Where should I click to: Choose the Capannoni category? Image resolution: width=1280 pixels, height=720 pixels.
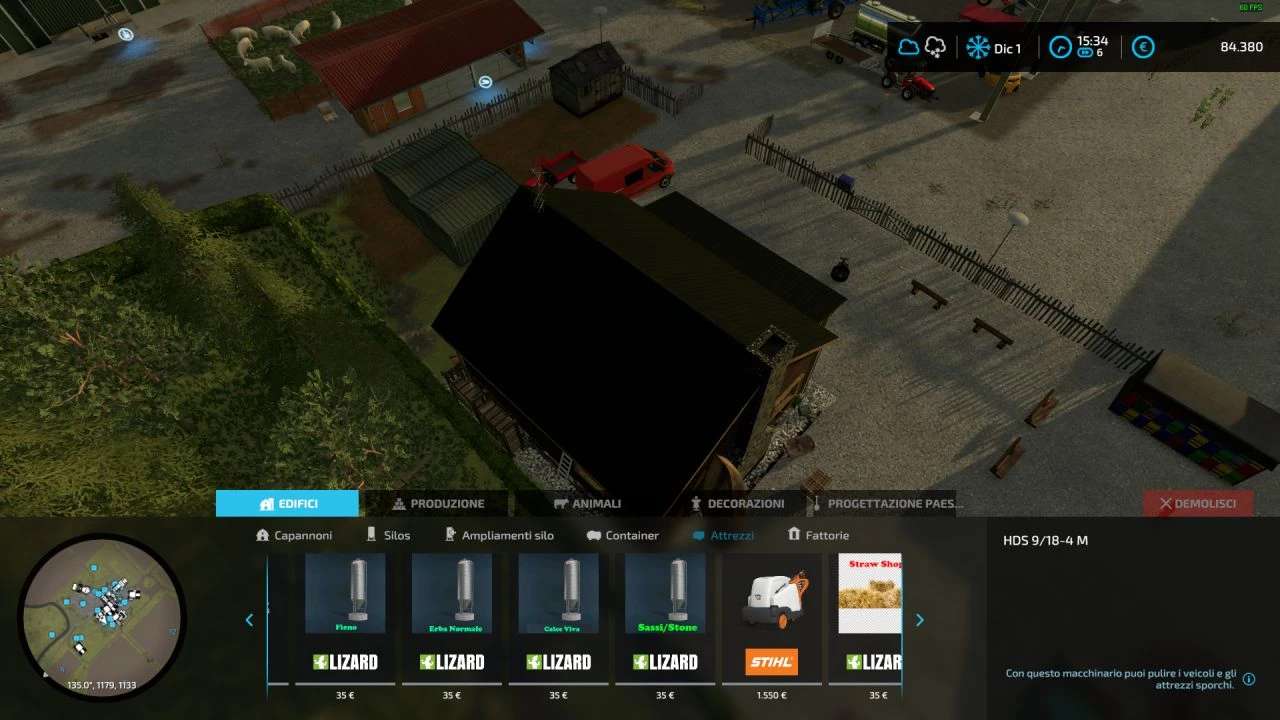(294, 535)
